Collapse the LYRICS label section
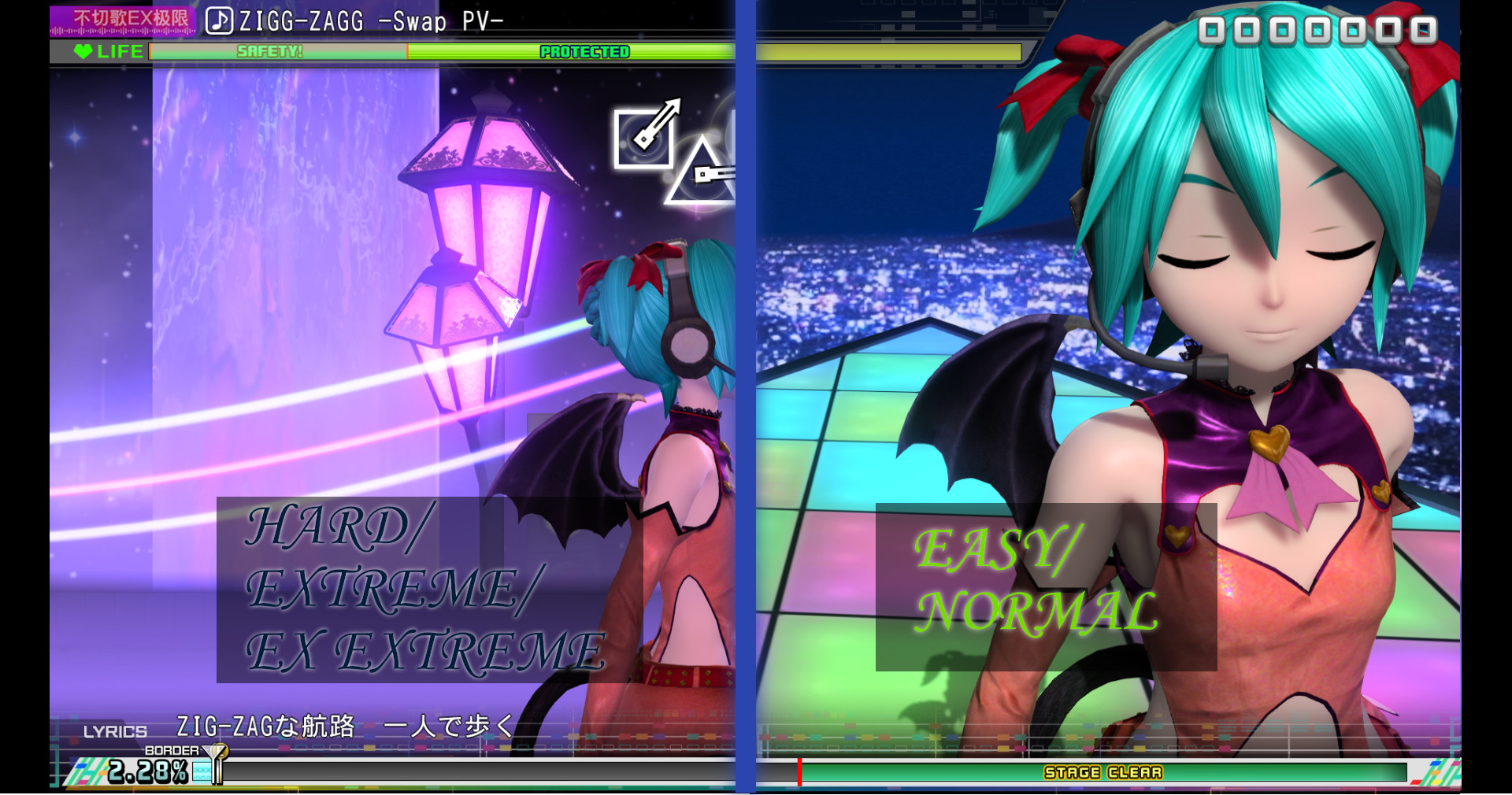 (114, 732)
